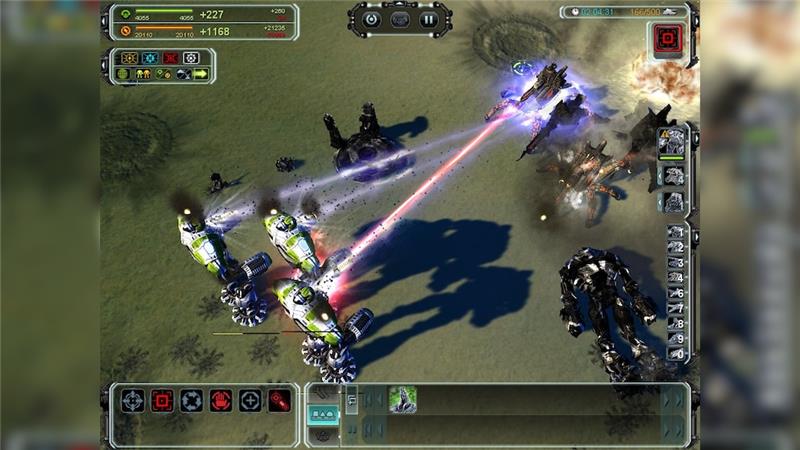Choose the red square stop command
Screen dimensions: 800x450
[x=162, y=400]
